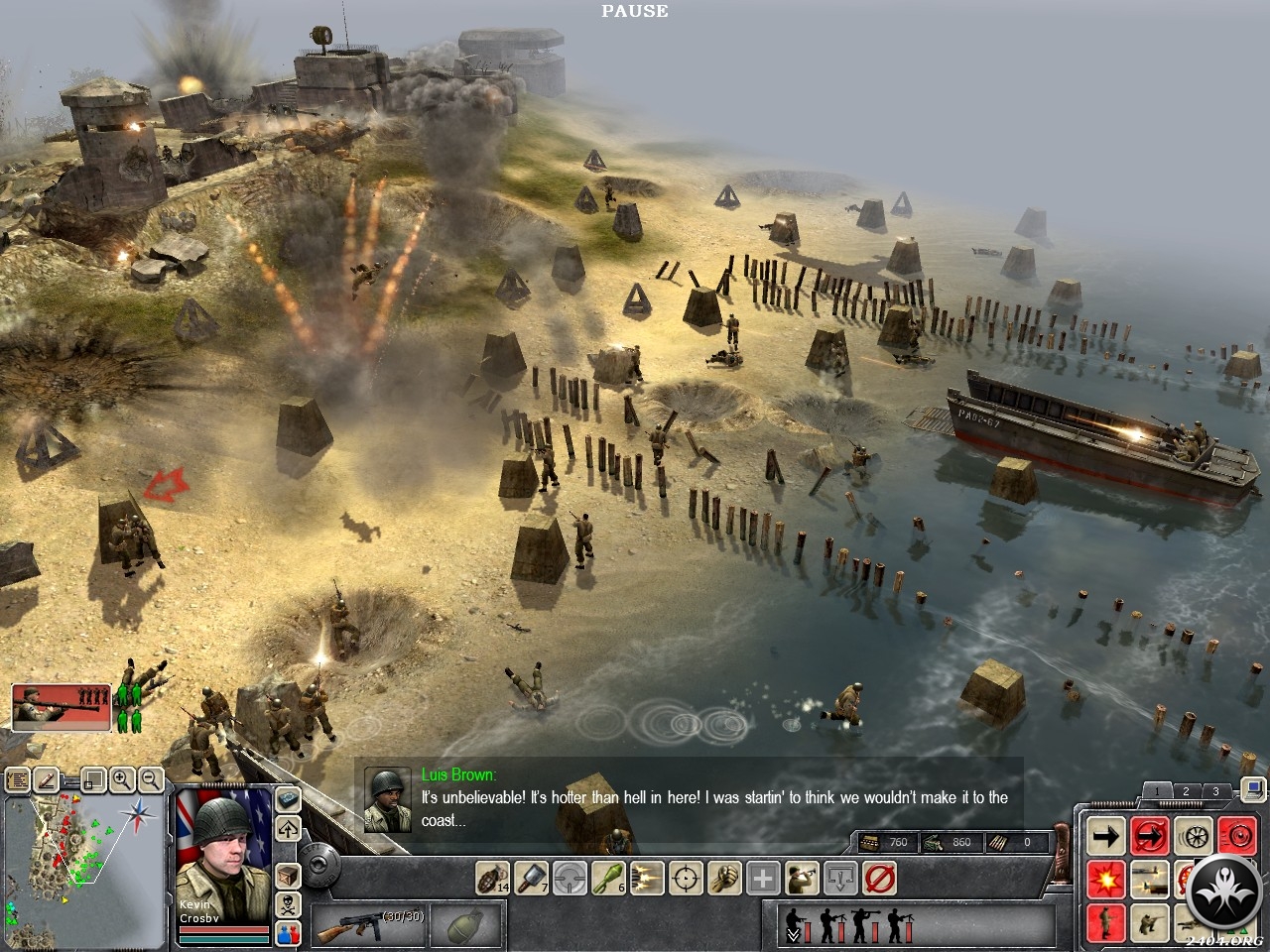Screen dimensions: 1270x952
Task: Open the computer menu icon
Action: 1252,790
